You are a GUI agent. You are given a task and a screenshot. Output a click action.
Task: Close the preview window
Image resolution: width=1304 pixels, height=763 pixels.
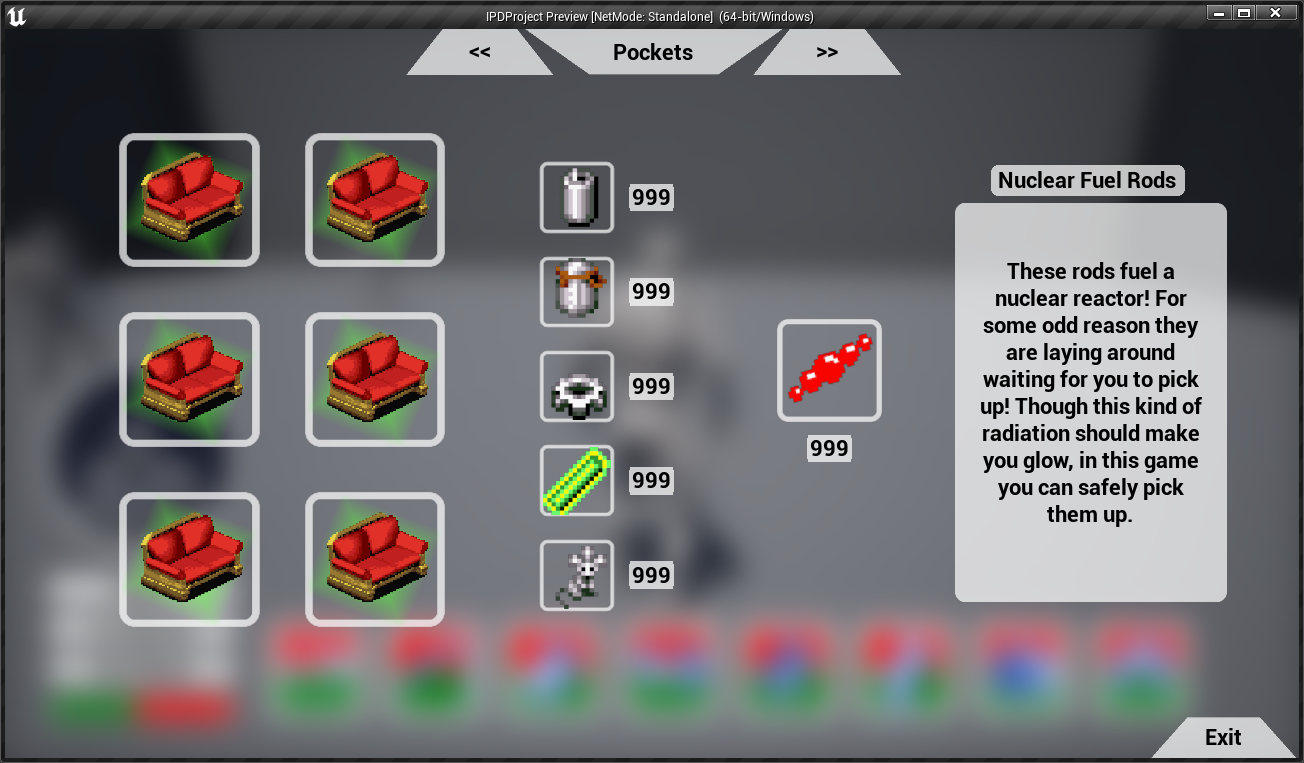pyautogui.click(x=1275, y=13)
